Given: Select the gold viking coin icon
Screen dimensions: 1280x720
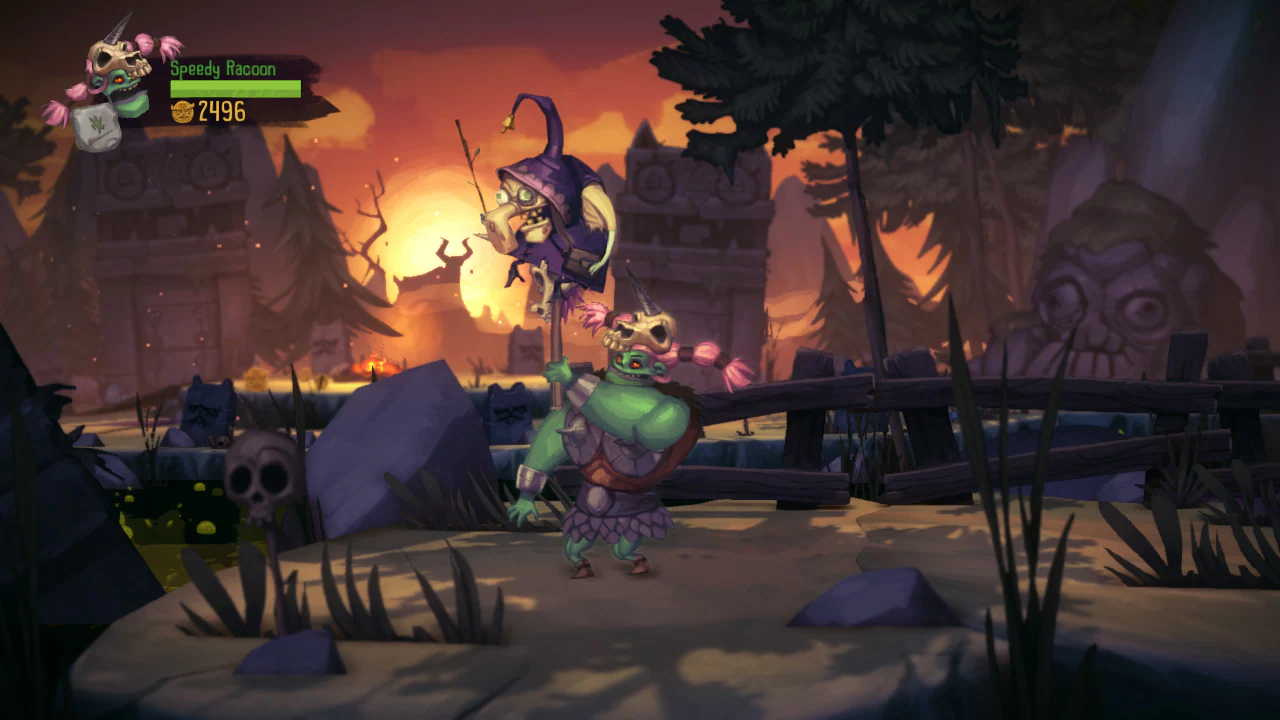Looking at the screenshot, I should [183, 112].
